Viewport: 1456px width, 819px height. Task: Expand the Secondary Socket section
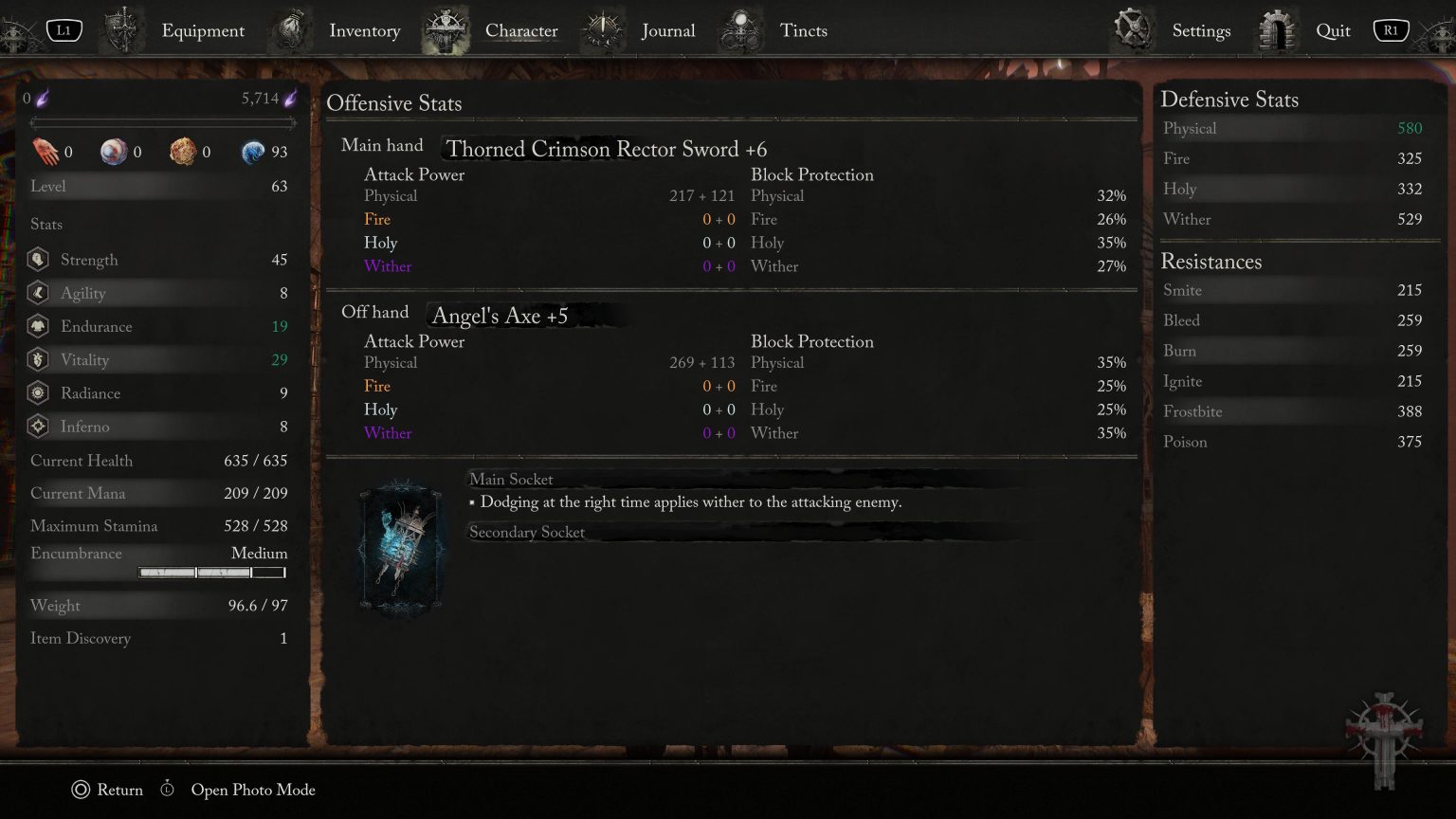pyautogui.click(x=527, y=533)
